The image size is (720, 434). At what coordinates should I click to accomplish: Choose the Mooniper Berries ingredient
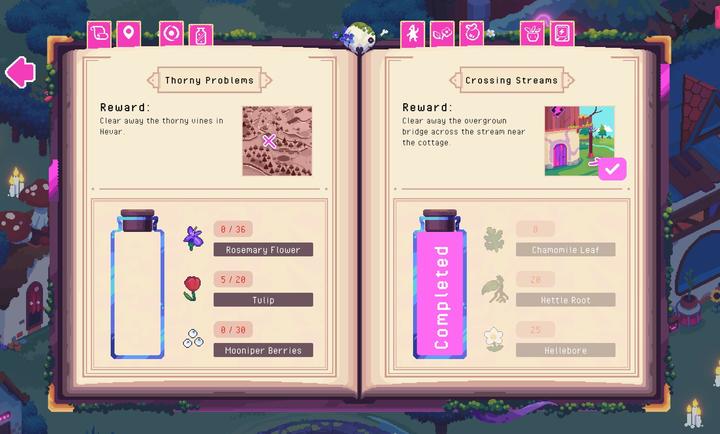point(263,349)
